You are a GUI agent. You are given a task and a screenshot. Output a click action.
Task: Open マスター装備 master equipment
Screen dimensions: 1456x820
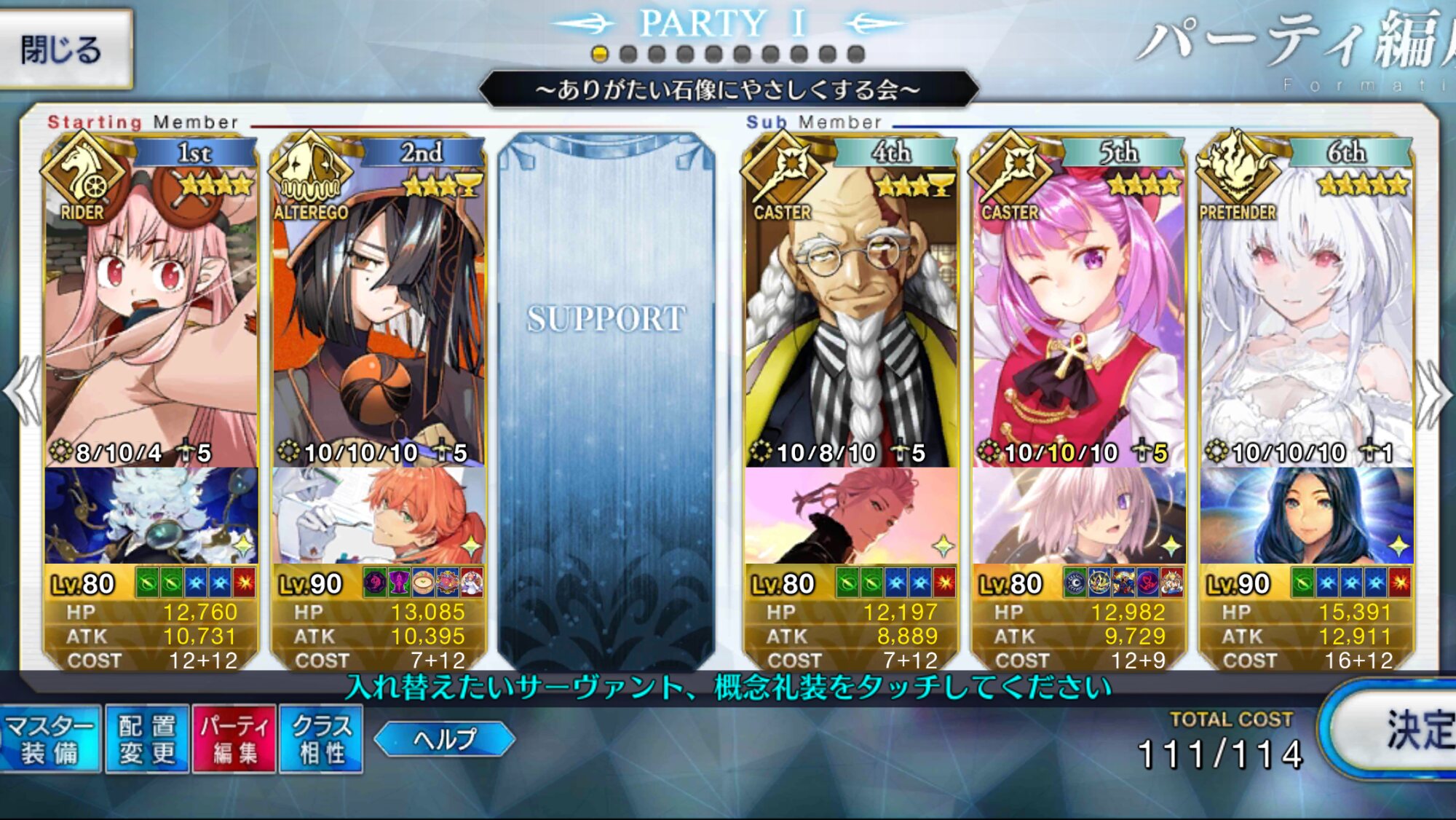[x=50, y=738]
